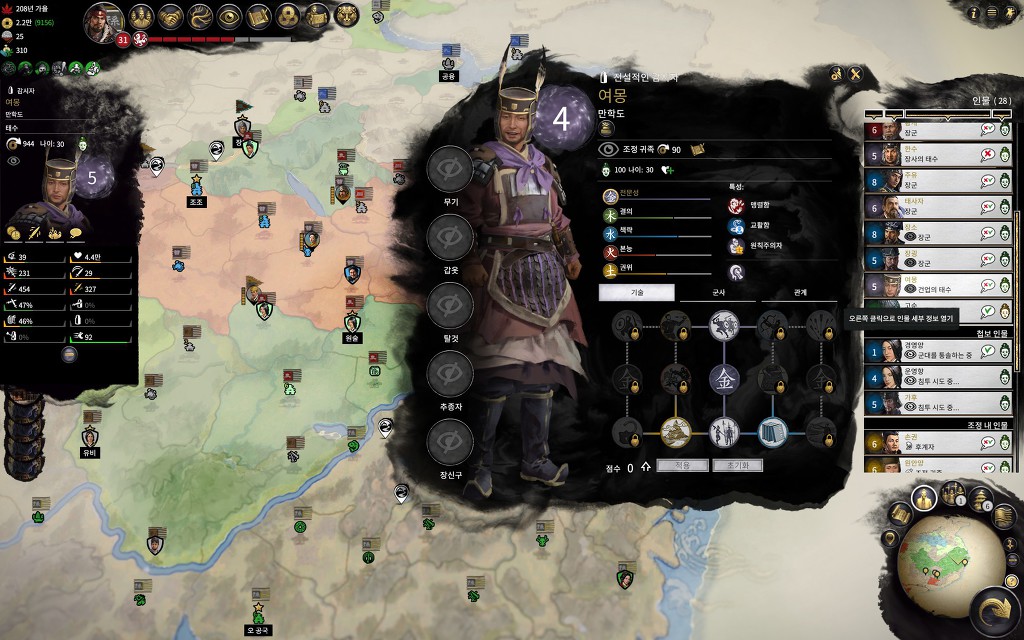
Task: Click the faction leader portrait
Action: click(103, 21)
